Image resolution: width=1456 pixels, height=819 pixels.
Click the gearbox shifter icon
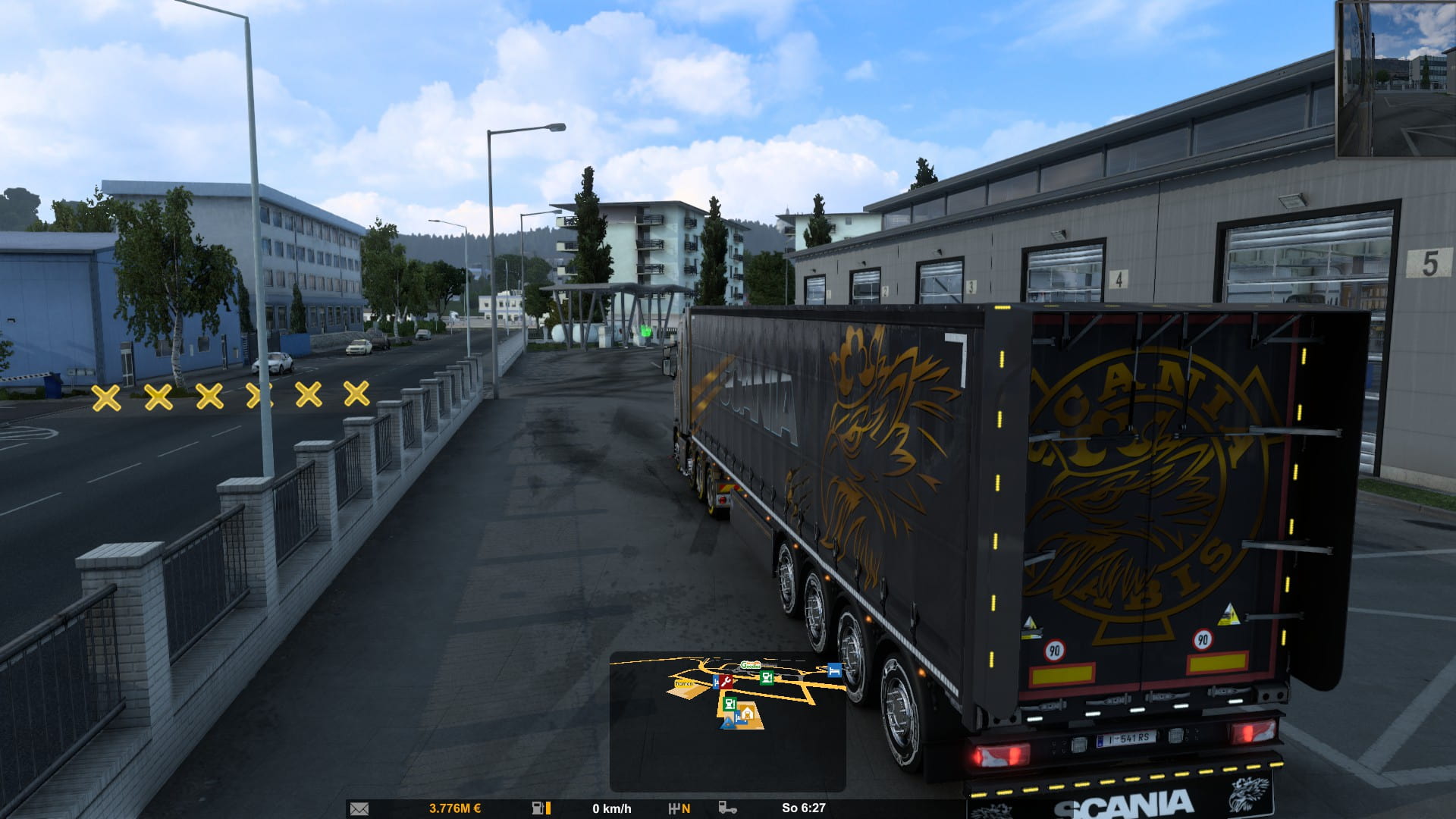(673, 808)
